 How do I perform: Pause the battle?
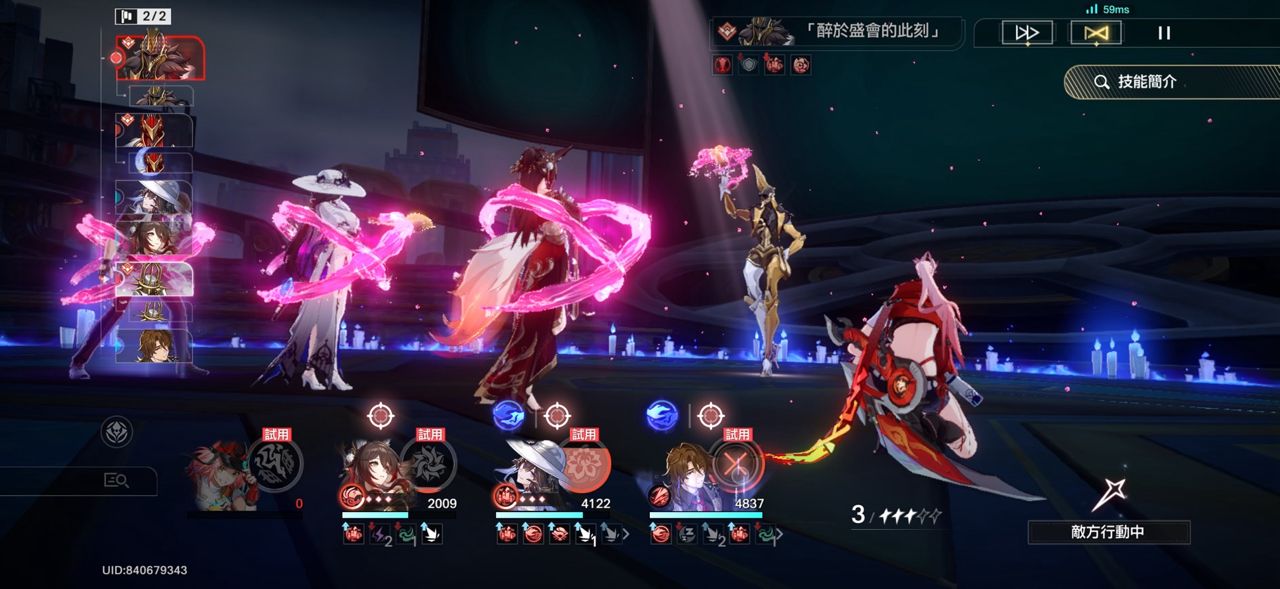1164,33
